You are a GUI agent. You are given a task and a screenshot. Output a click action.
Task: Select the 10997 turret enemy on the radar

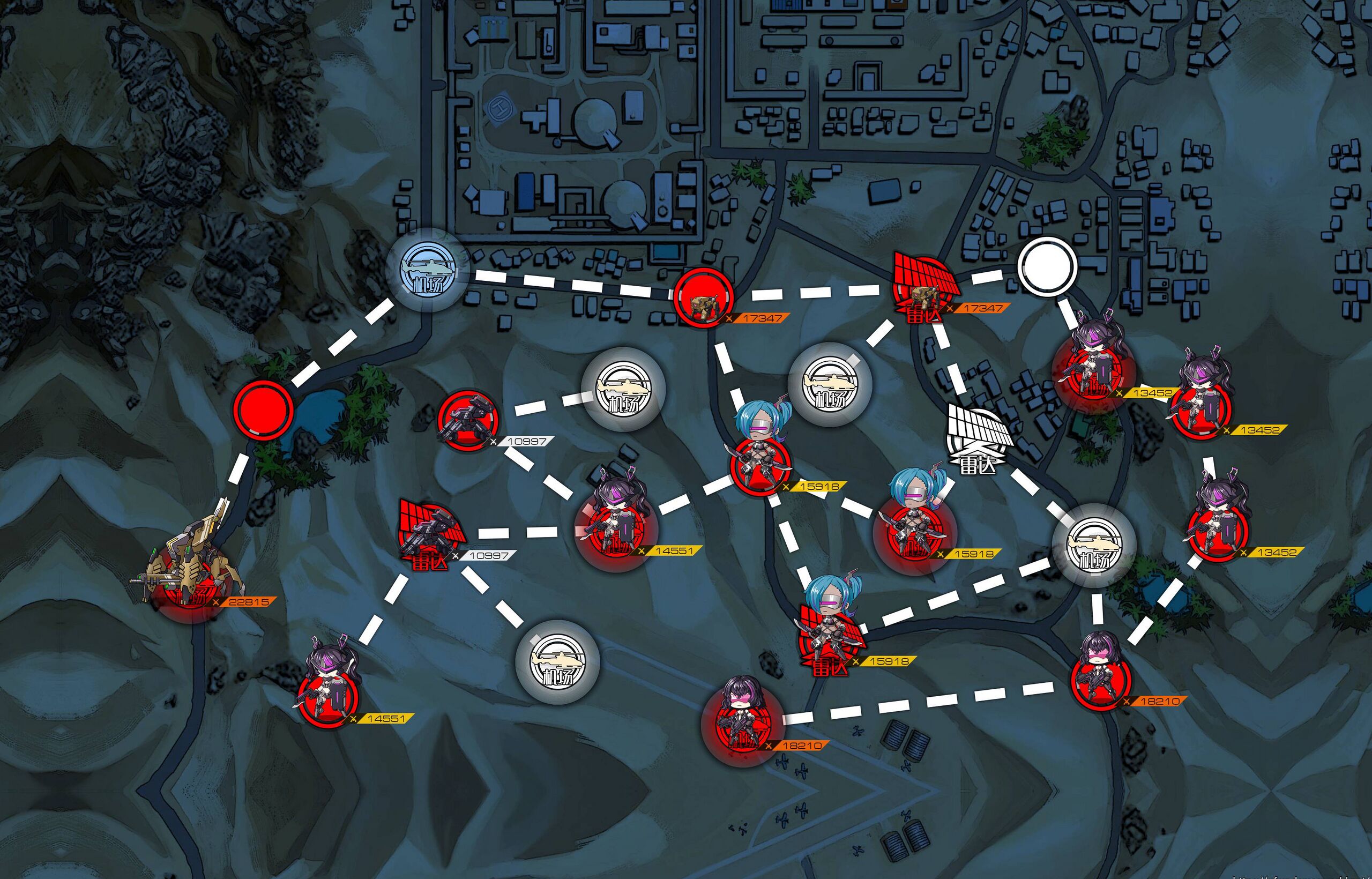[431, 534]
